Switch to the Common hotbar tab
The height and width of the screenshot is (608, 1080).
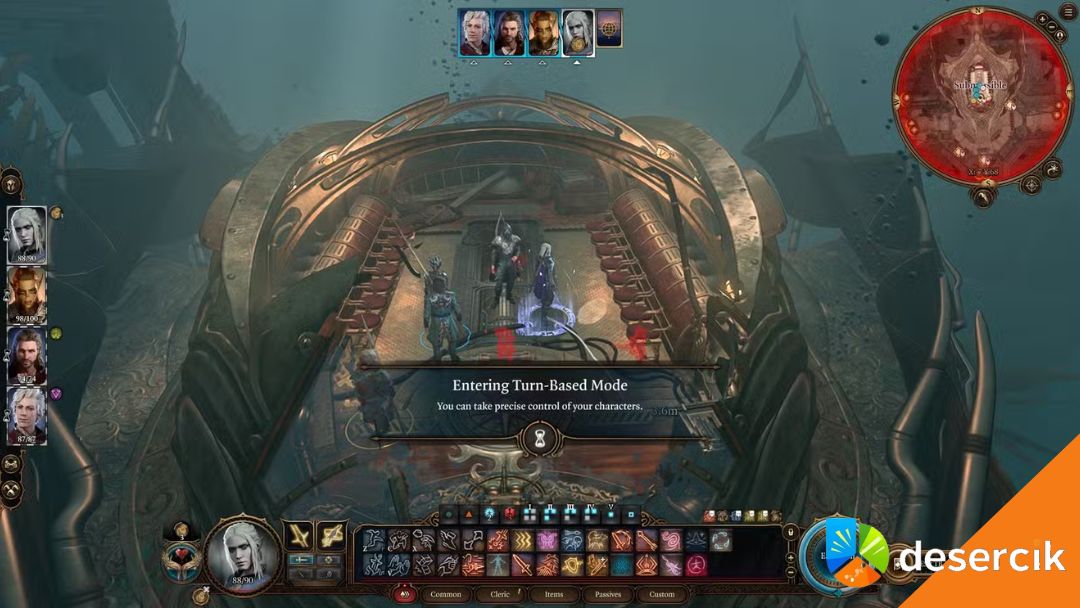[x=445, y=594]
